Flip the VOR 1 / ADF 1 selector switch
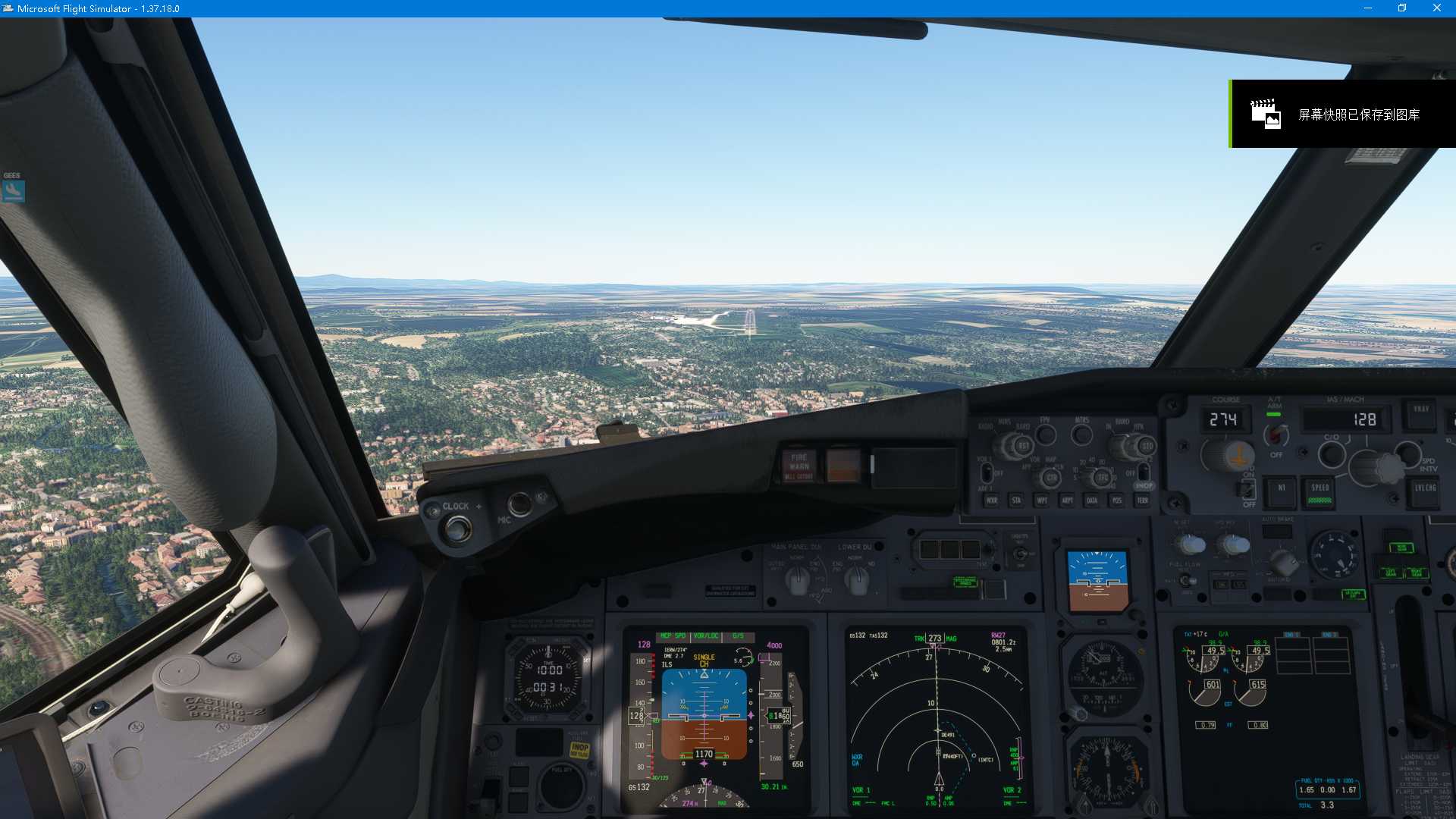This screenshot has height=819, width=1456. click(986, 472)
